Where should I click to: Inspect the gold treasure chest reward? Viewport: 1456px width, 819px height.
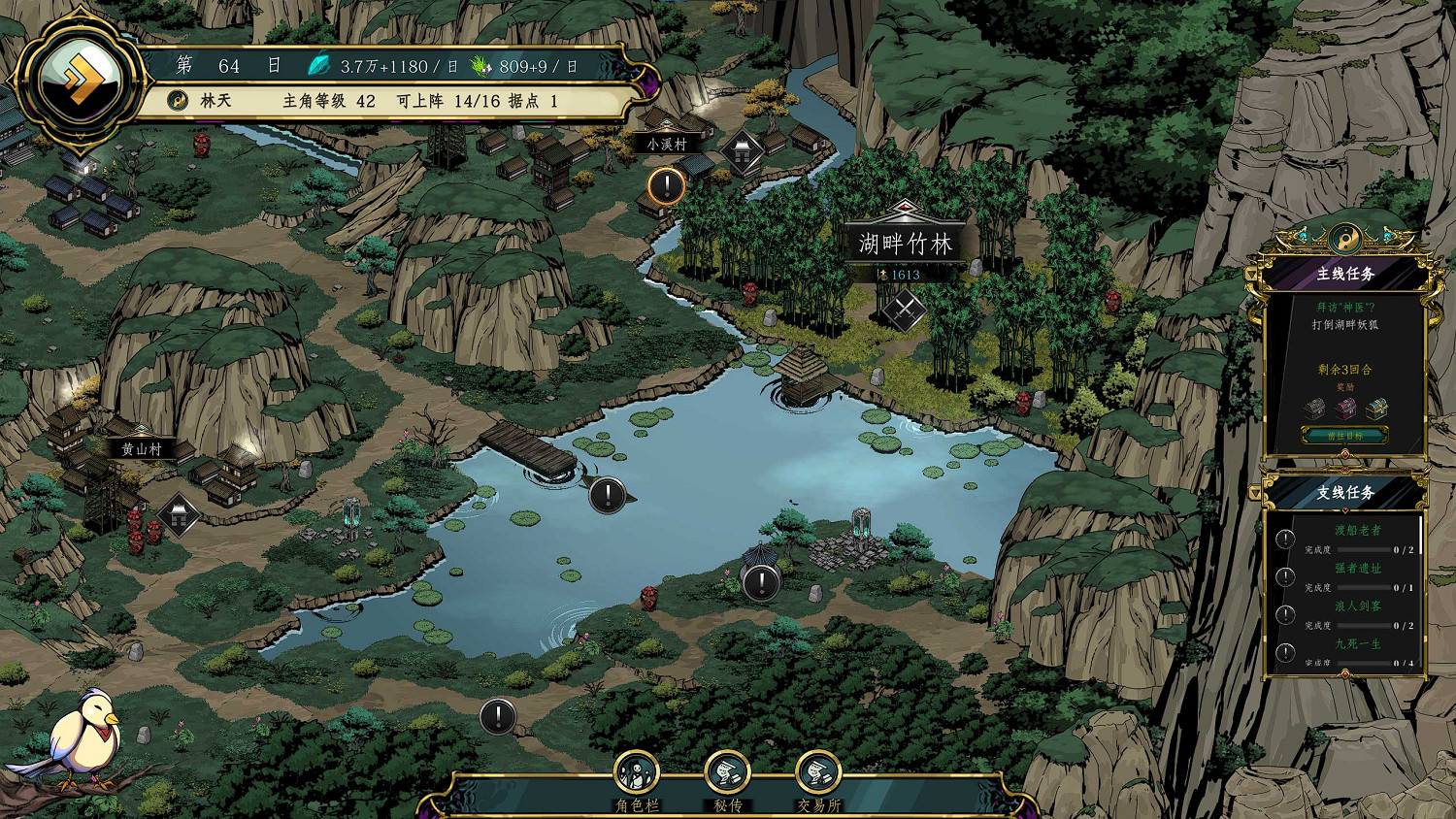tap(1376, 409)
